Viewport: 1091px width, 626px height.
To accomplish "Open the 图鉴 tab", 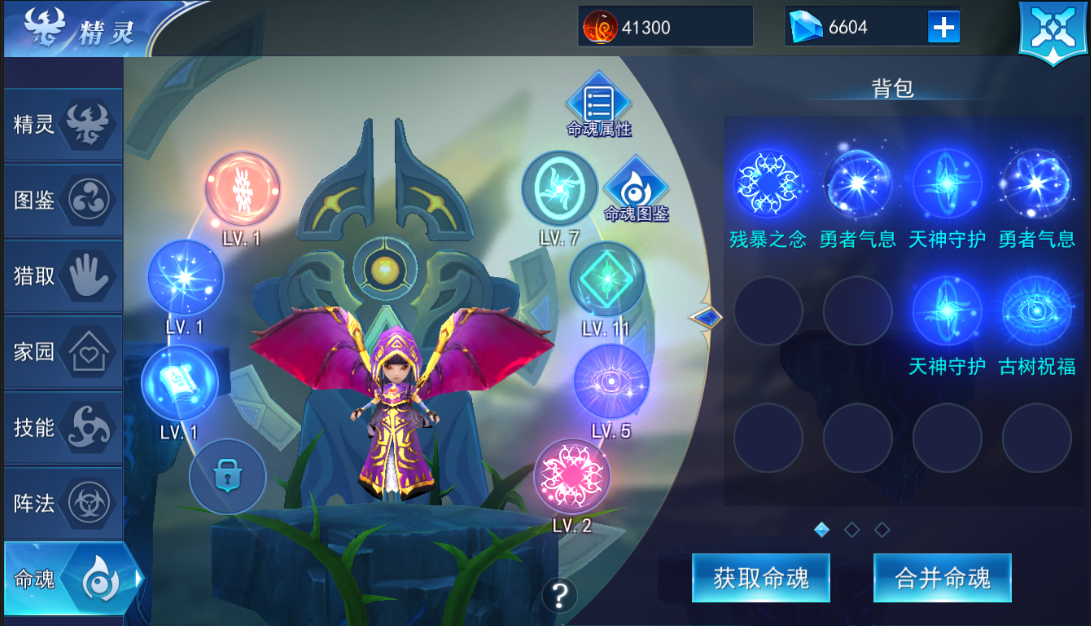I will 62,200.
